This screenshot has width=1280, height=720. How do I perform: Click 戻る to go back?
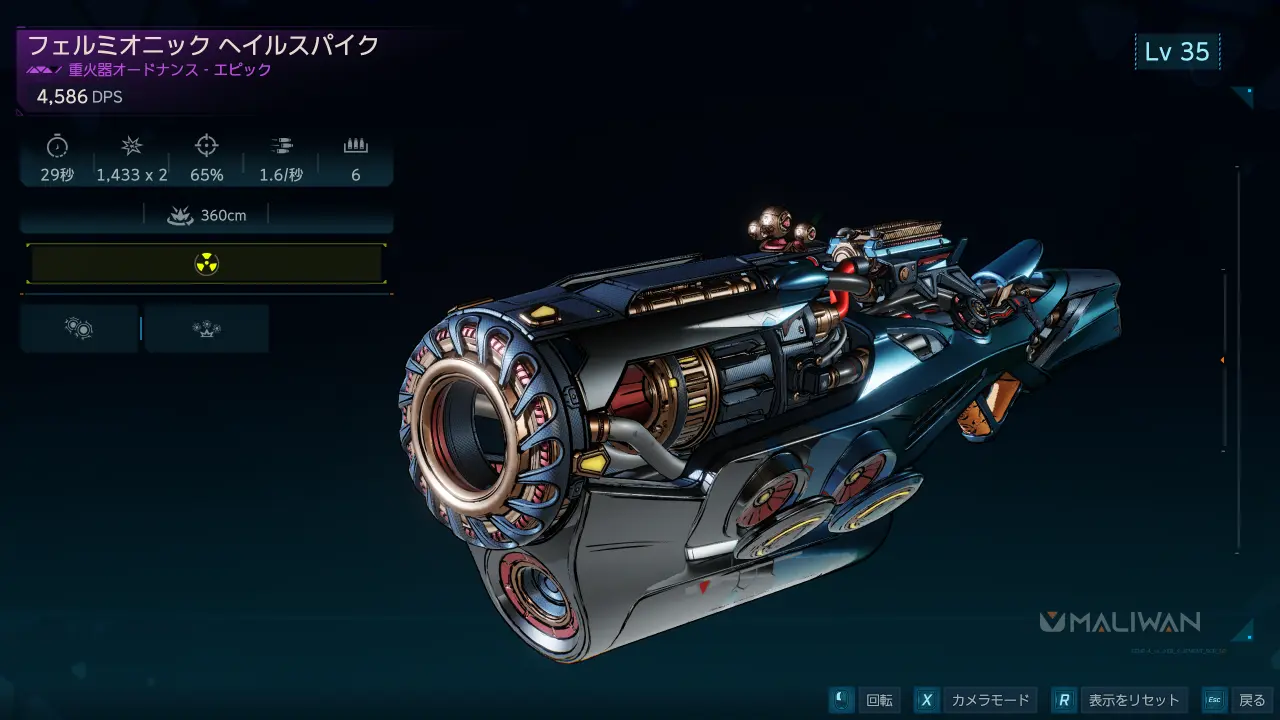(1251, 700)
